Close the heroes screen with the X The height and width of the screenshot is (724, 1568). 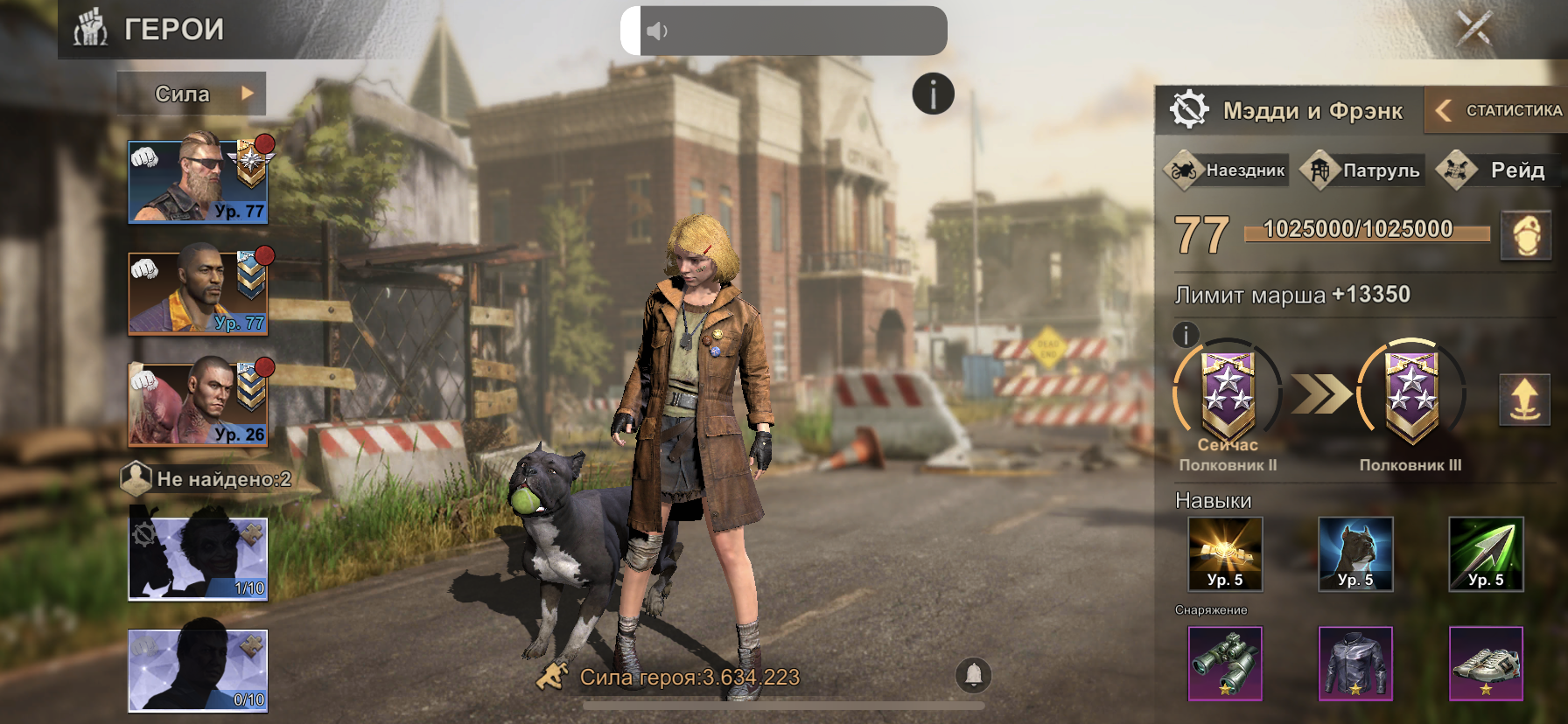(x=1473, y=28)
